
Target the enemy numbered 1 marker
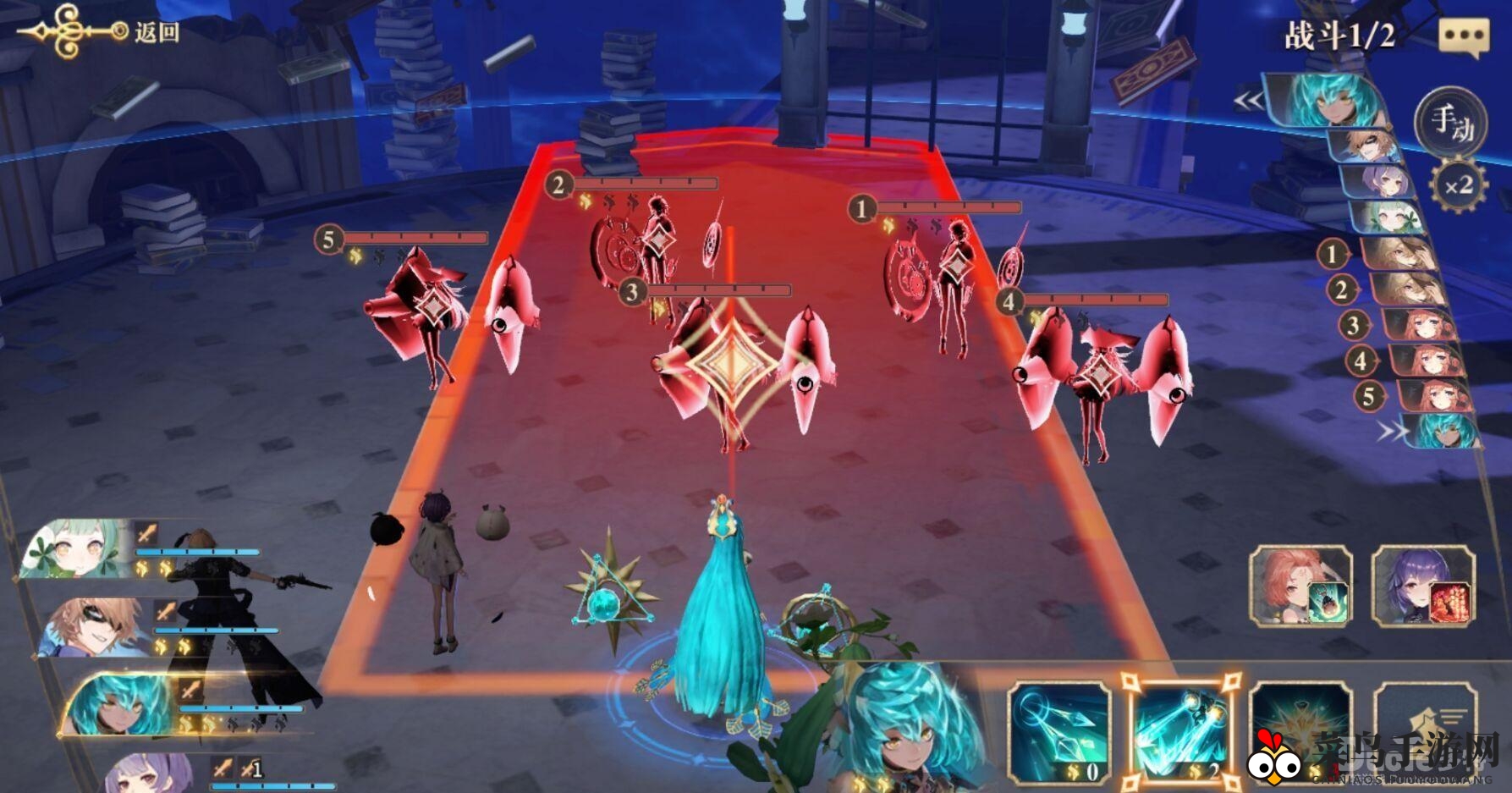click(x=861, y=208)
